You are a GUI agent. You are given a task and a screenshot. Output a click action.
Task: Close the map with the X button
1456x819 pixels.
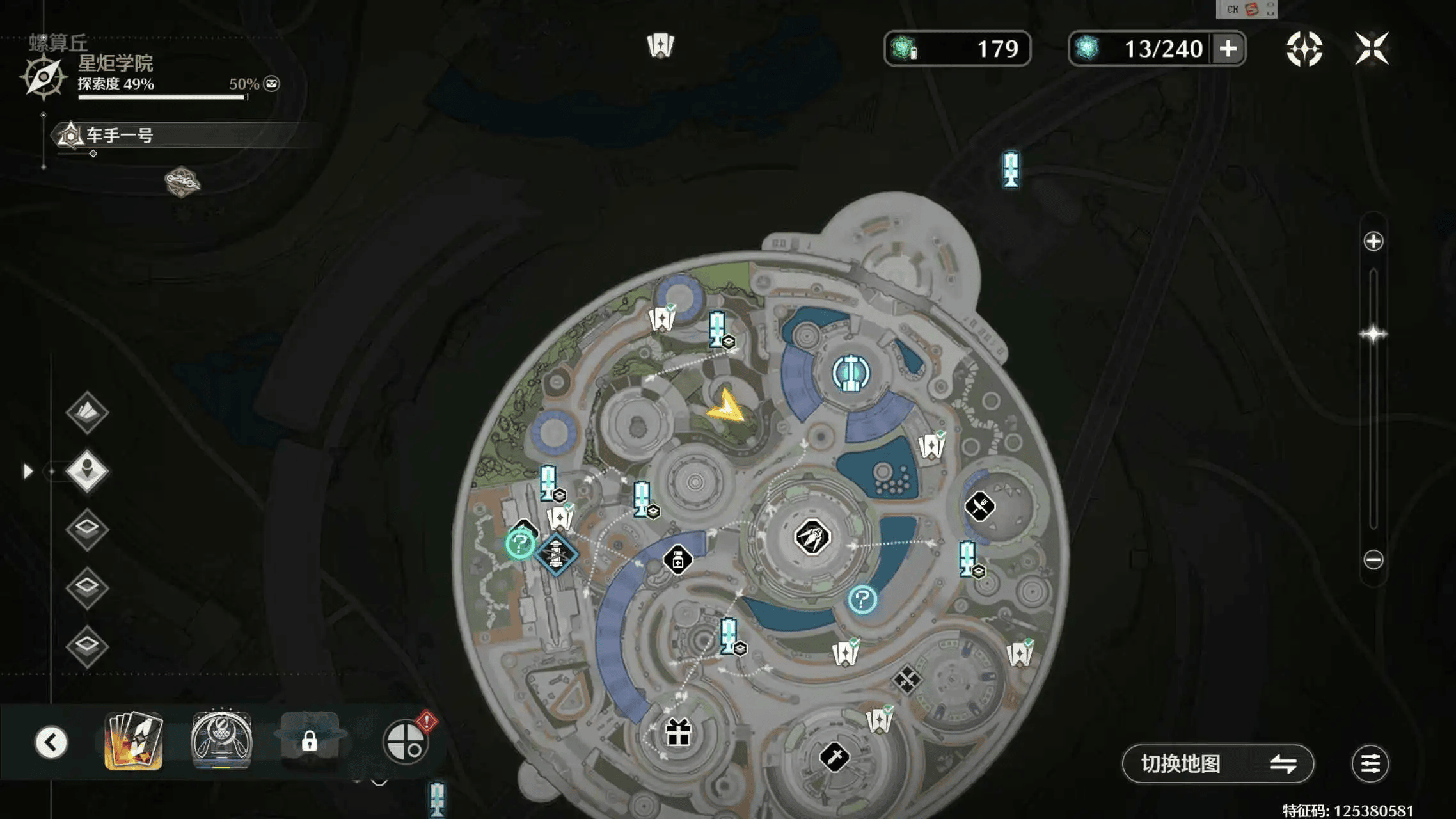pos(1372,49)
